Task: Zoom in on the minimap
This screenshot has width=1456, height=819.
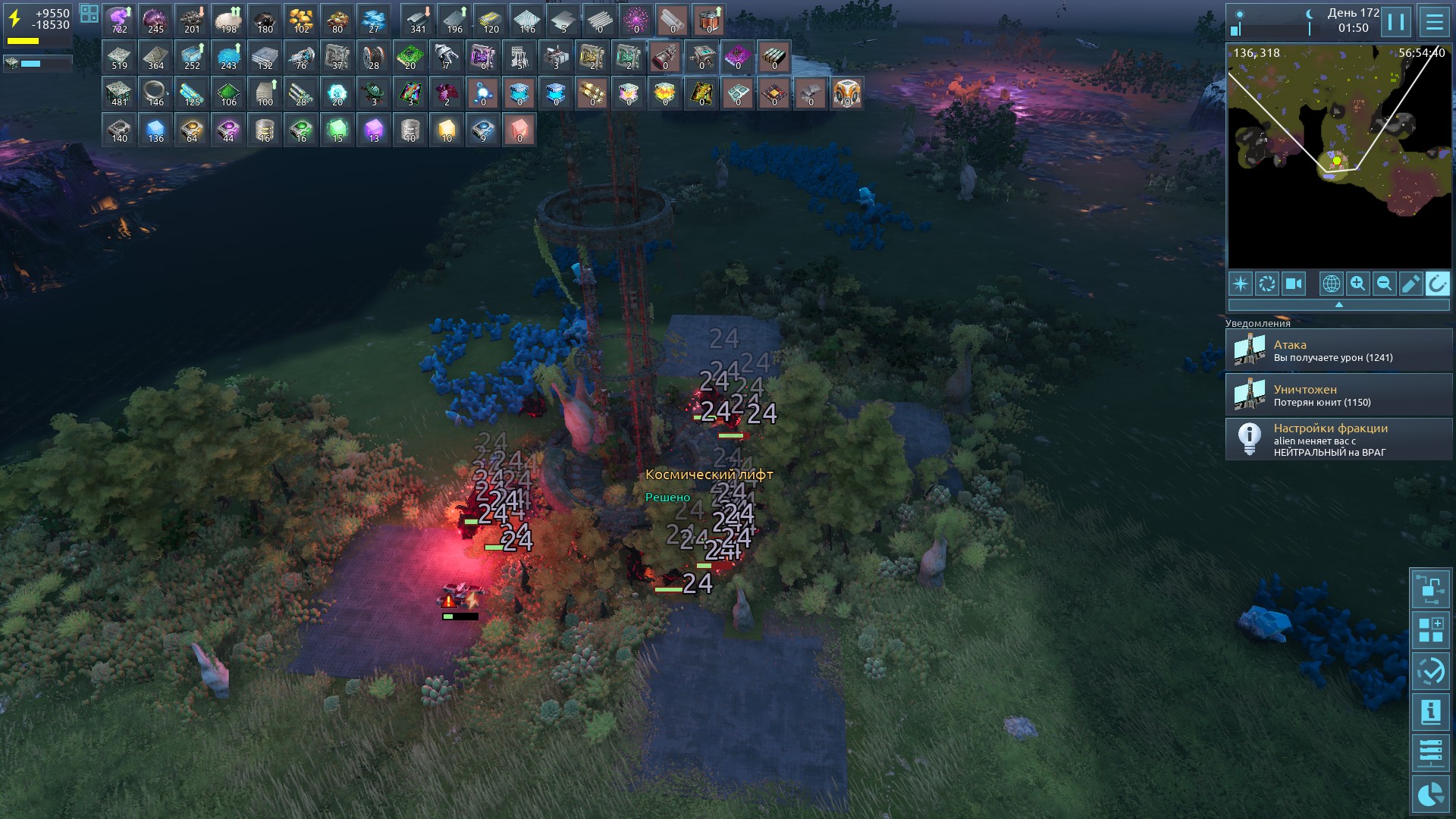Action: coord(1357,284)
